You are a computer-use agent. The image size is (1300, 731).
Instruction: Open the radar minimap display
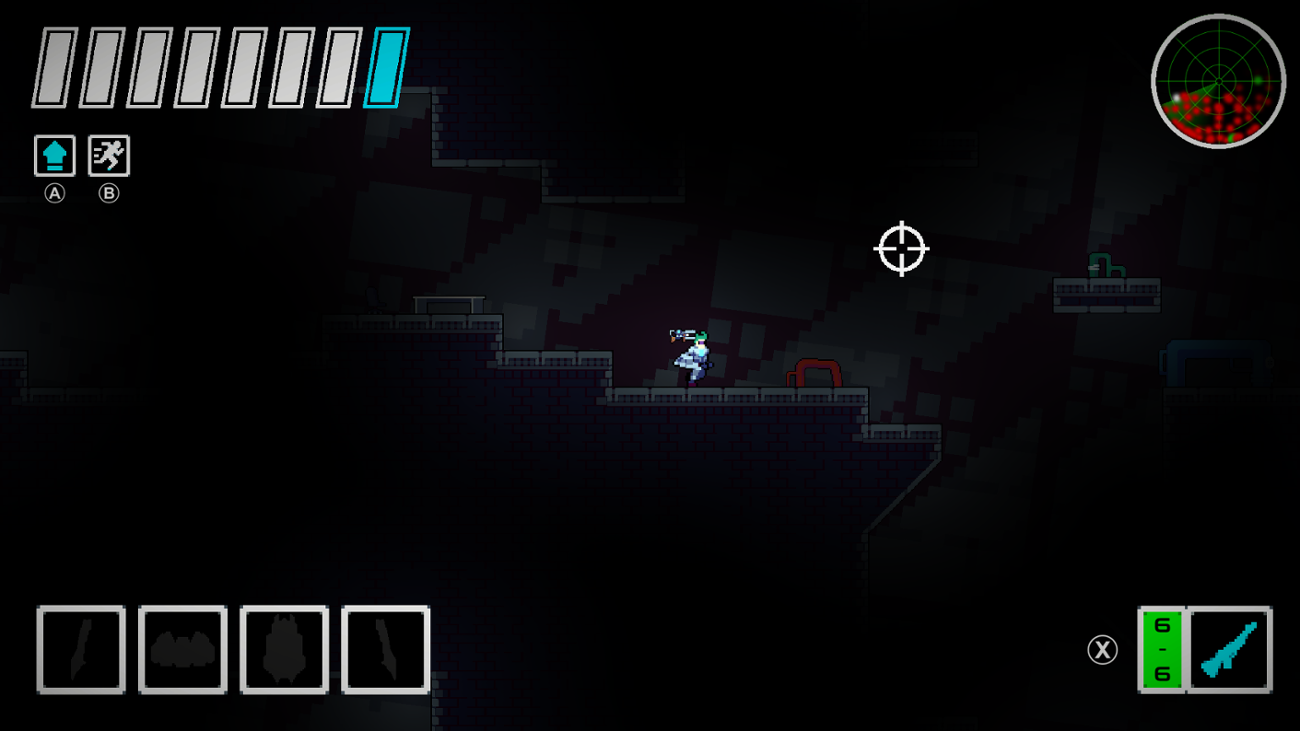(1218, 82)
